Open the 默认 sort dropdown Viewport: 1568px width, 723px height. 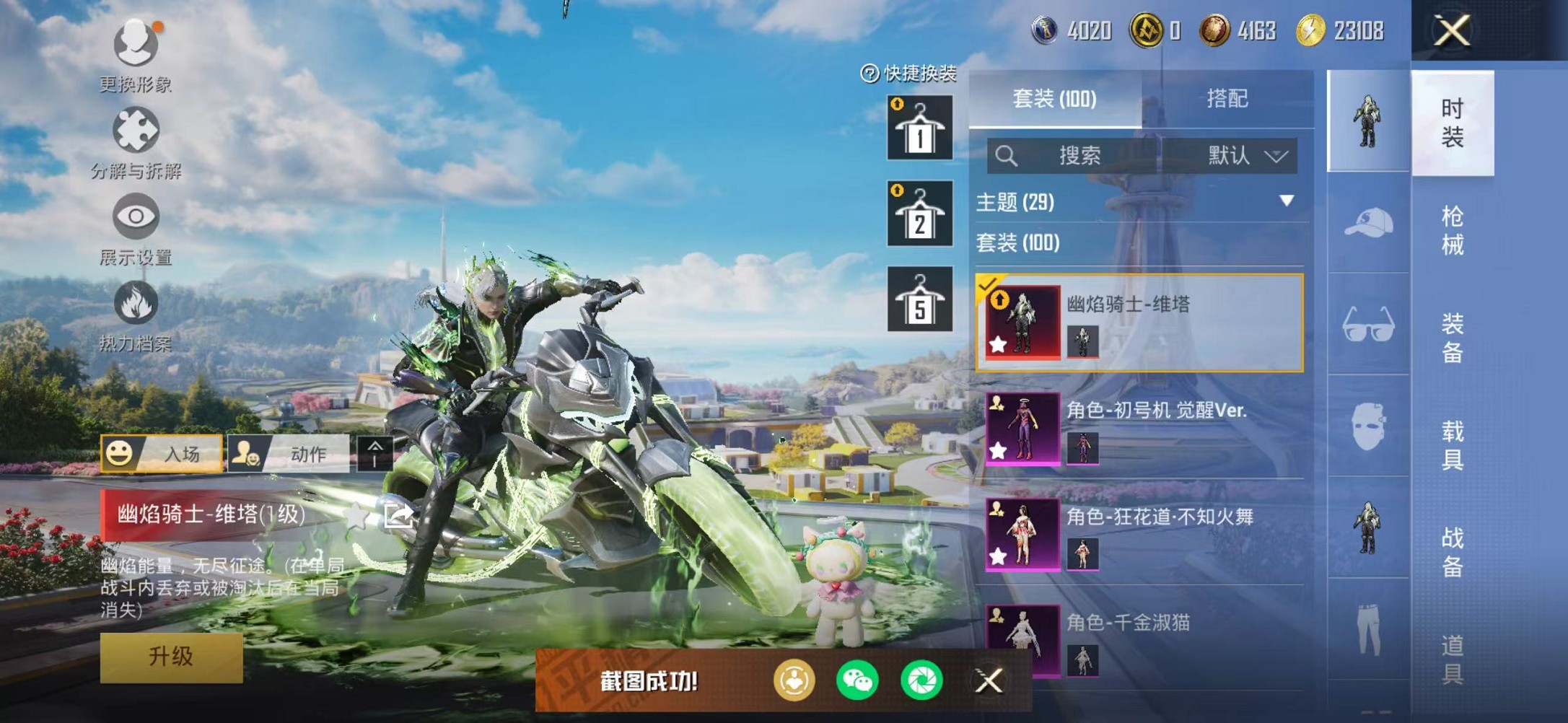pyautogui.click(x=1245, y=156)
